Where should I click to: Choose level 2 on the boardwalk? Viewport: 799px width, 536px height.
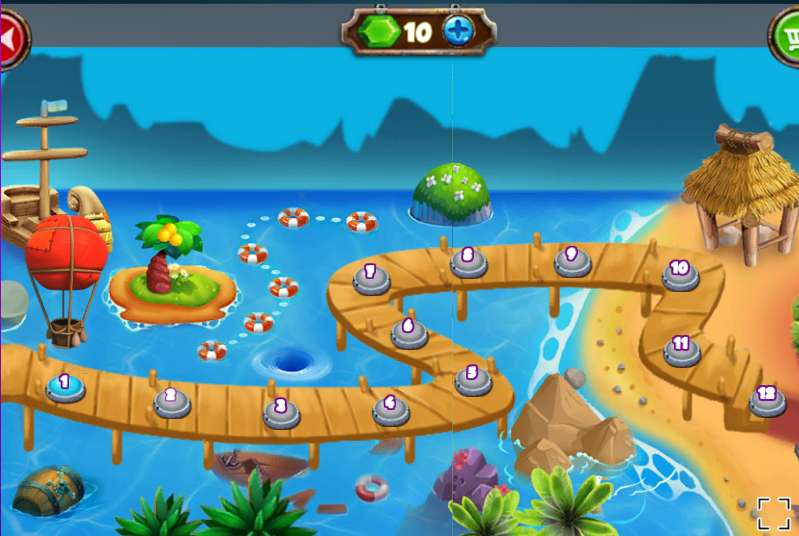pyautogui.click(x=172, y=400)
